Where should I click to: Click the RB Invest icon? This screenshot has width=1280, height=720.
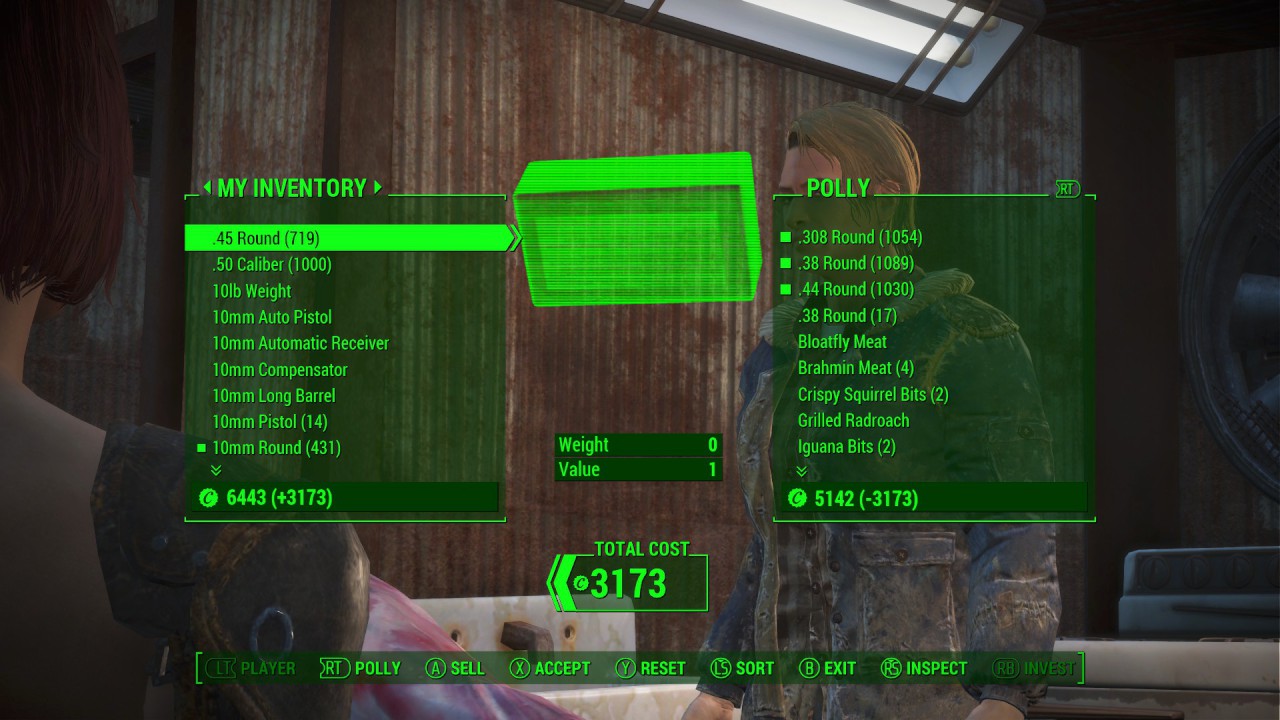pyautogui.click(x=1006, y=668)
